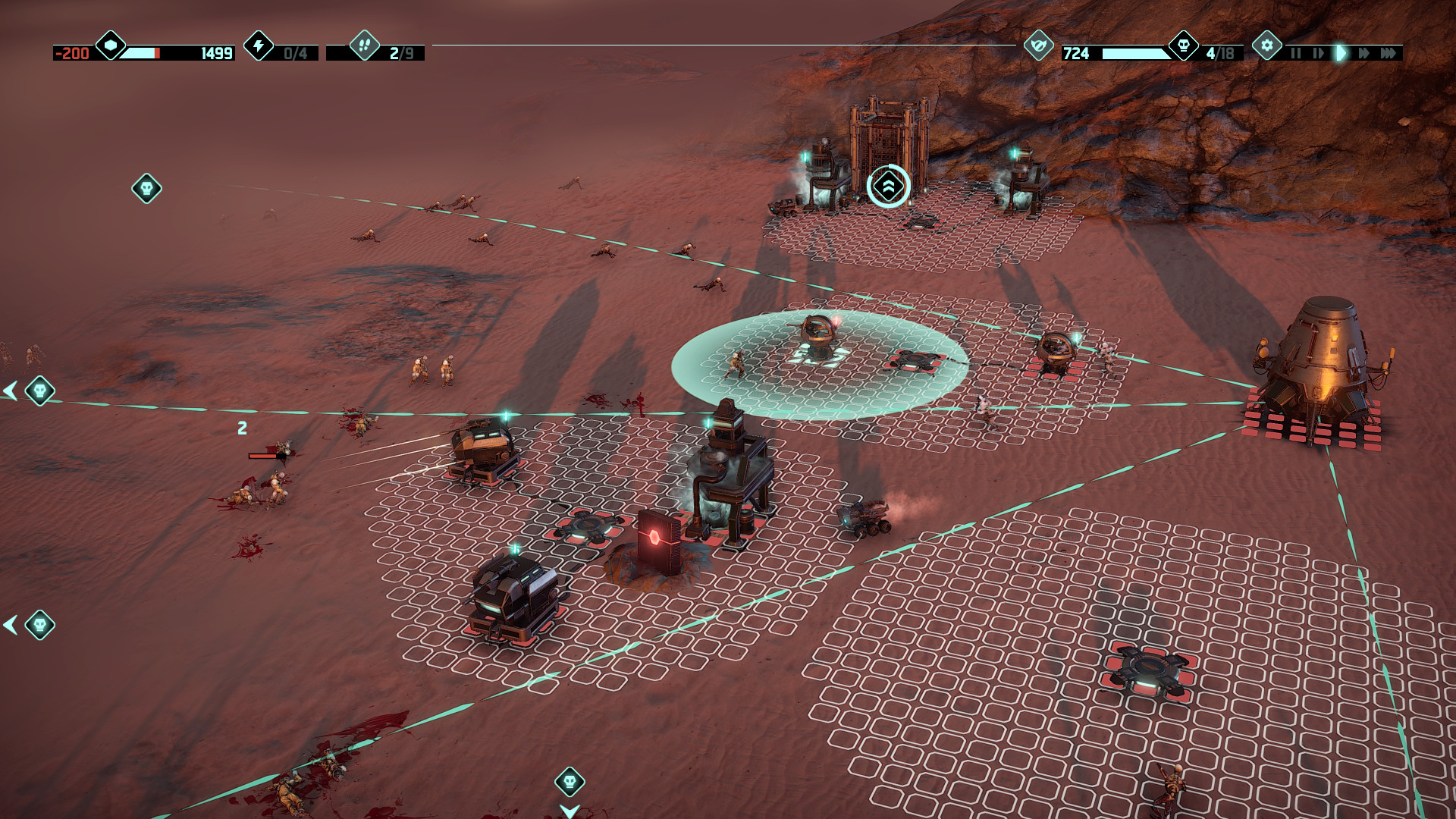Click the crew footprints icon showing 2/9
Viewport: 1456px width, 819px height.
coord(365,48)
